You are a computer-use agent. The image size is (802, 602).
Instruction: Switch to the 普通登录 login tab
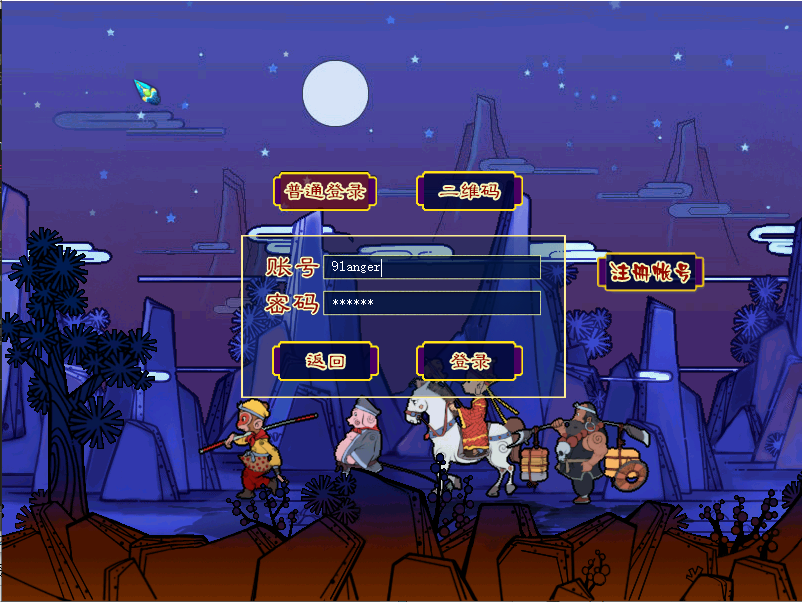click(325, 191)
